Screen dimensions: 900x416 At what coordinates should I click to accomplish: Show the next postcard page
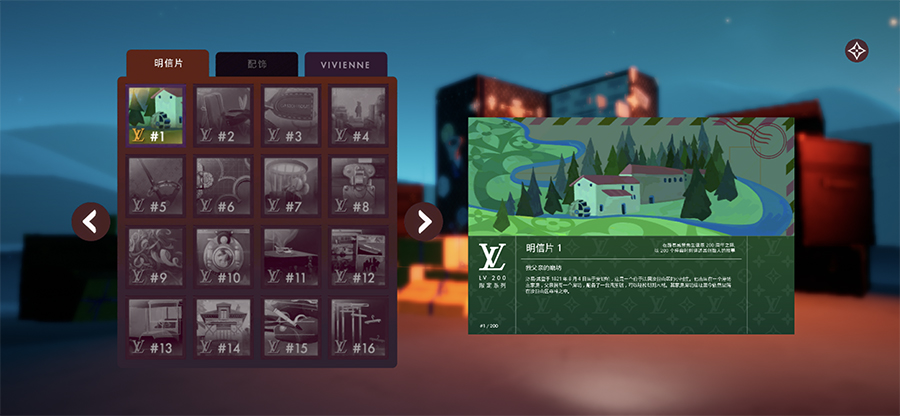(423, 221)
